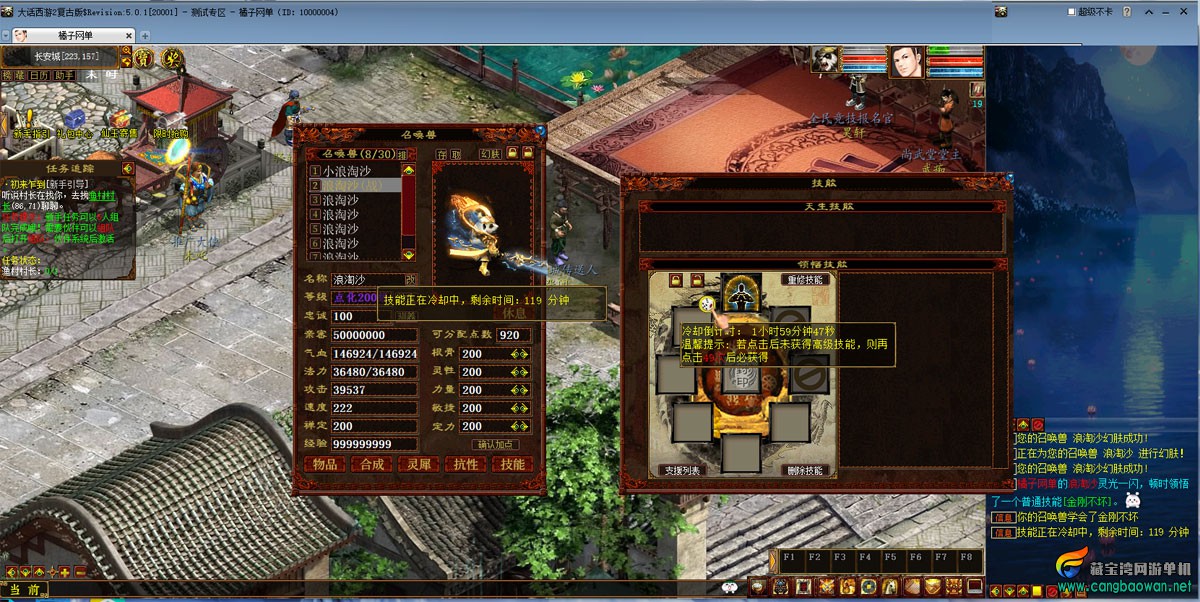Open the 灵犀 pet panel button

pos(419,464)
